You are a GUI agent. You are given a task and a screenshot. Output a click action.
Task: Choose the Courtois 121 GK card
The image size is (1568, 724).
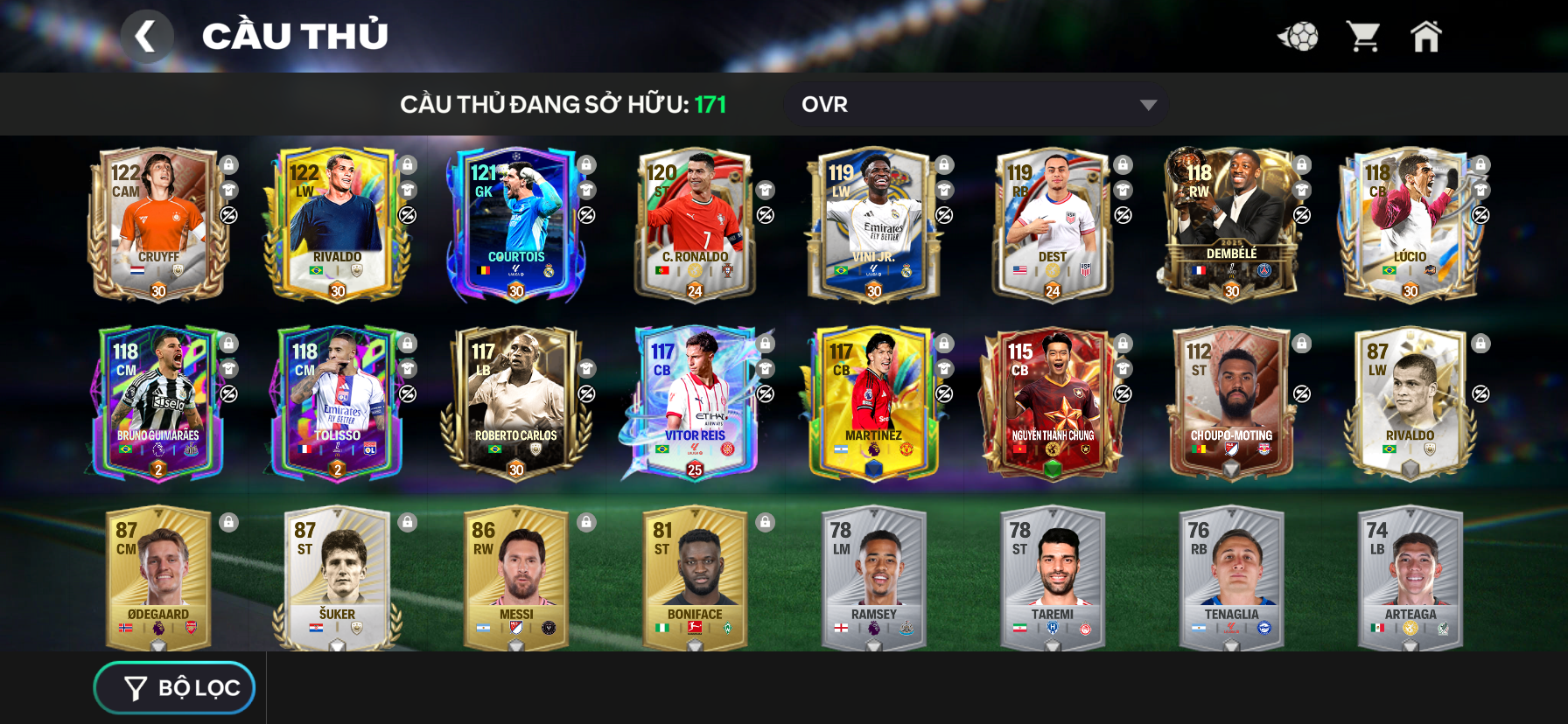(x=515, y=225)
